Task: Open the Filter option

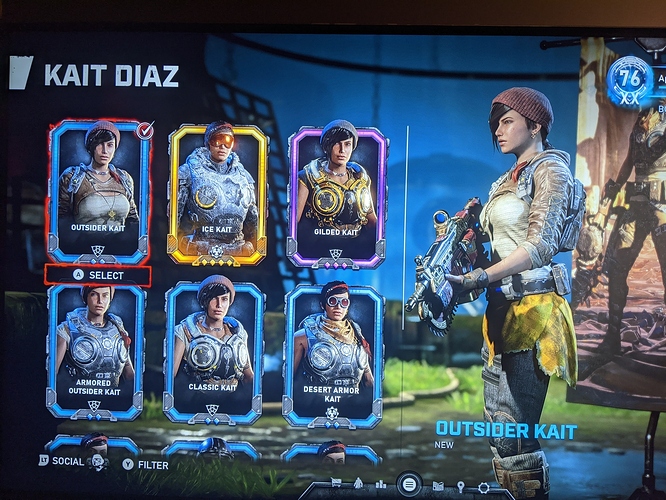Action: point(146,464)
